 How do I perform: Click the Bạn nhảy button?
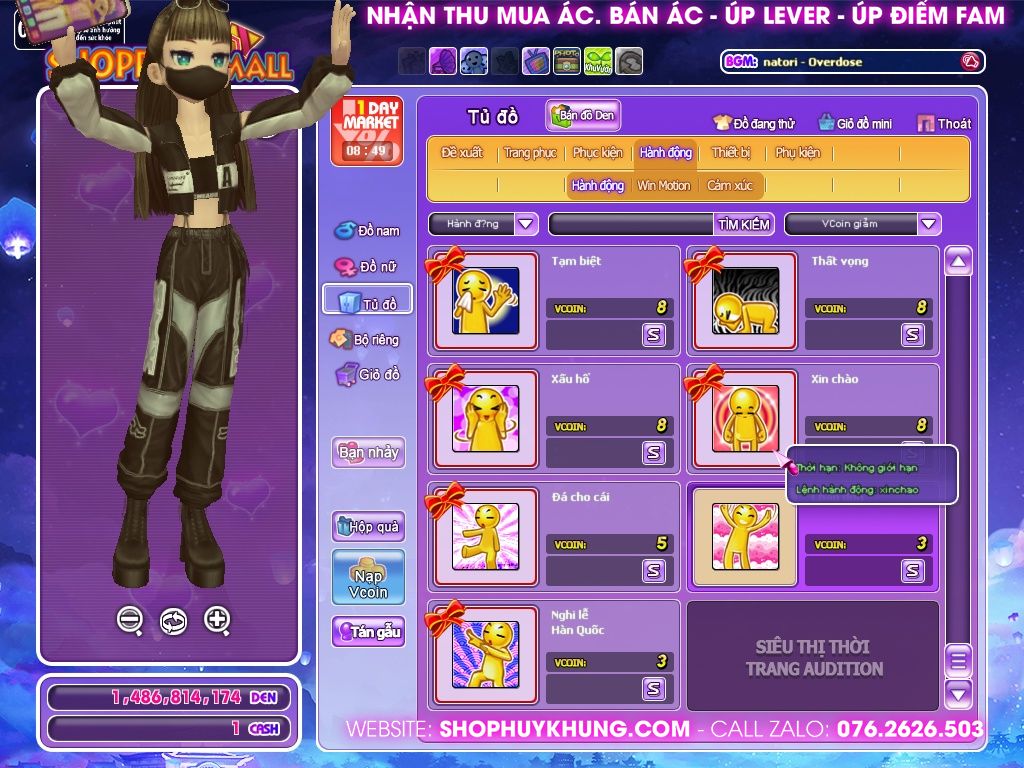pyautogui.click(x=368, y=452)
